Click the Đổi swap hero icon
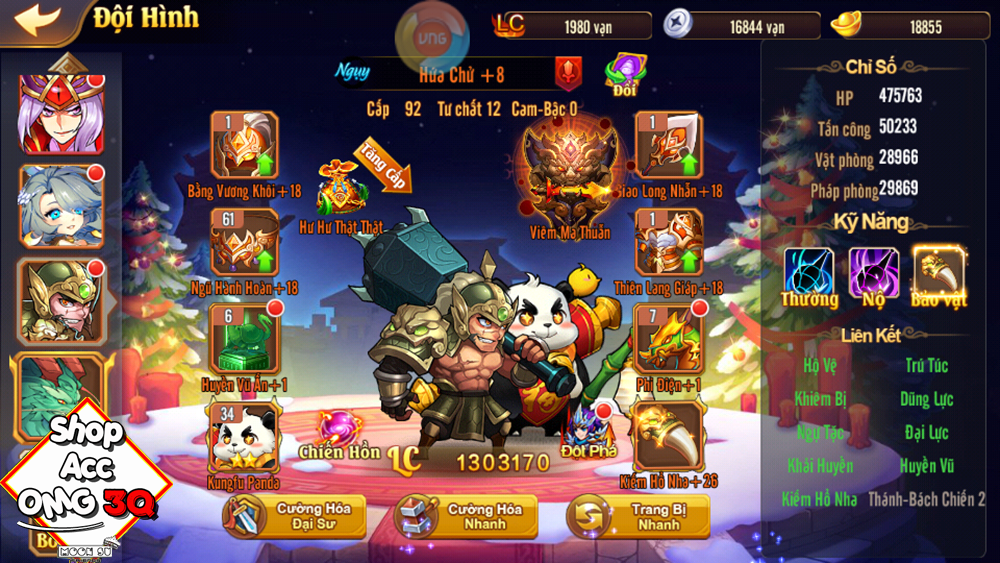Viewport: 1000px width, 563px height. pyautogui.click(x=625, y=75)
